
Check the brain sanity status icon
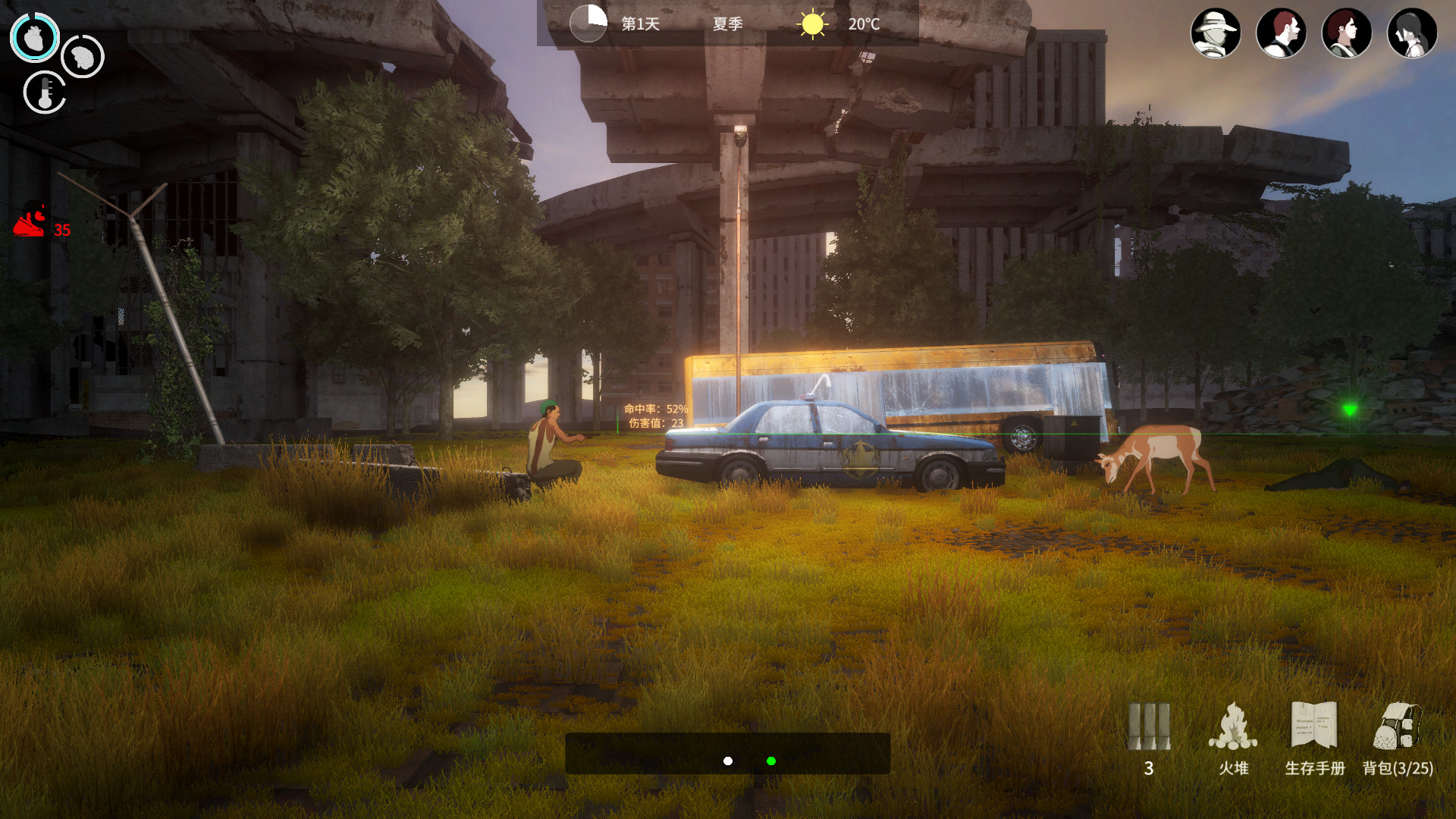click(x=83, y=56)
